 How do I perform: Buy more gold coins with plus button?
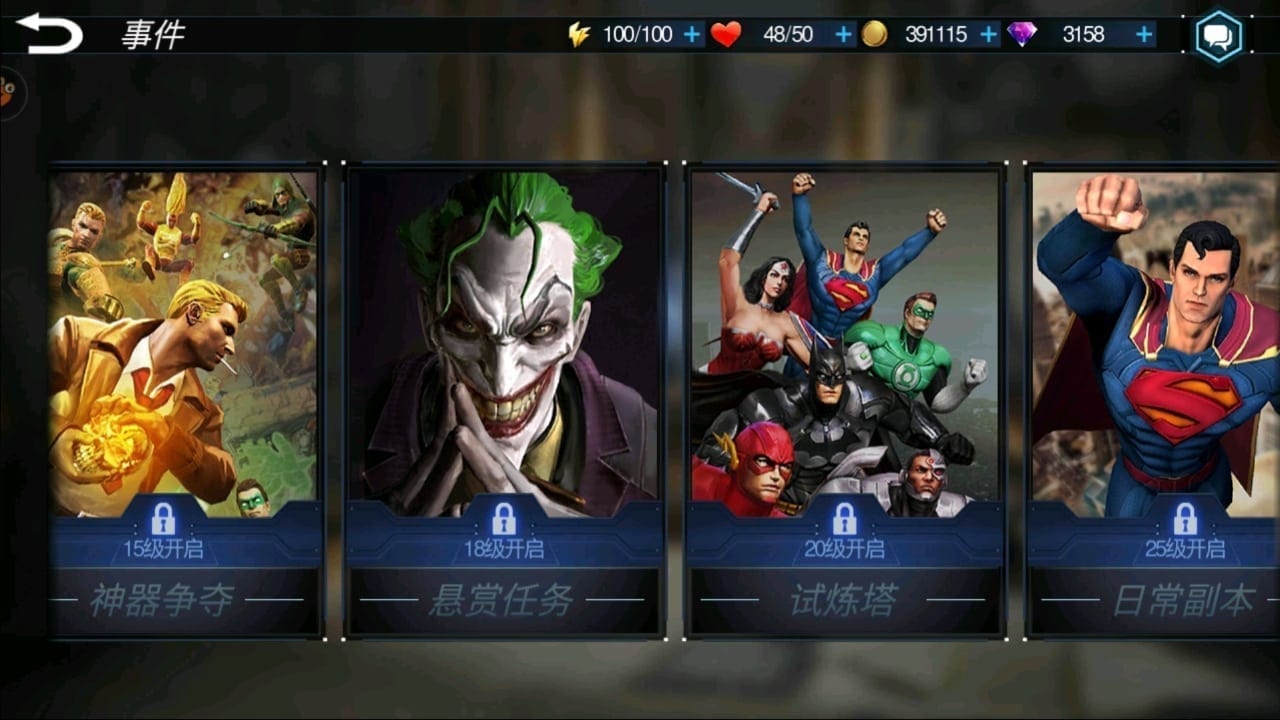coord(989,35)
